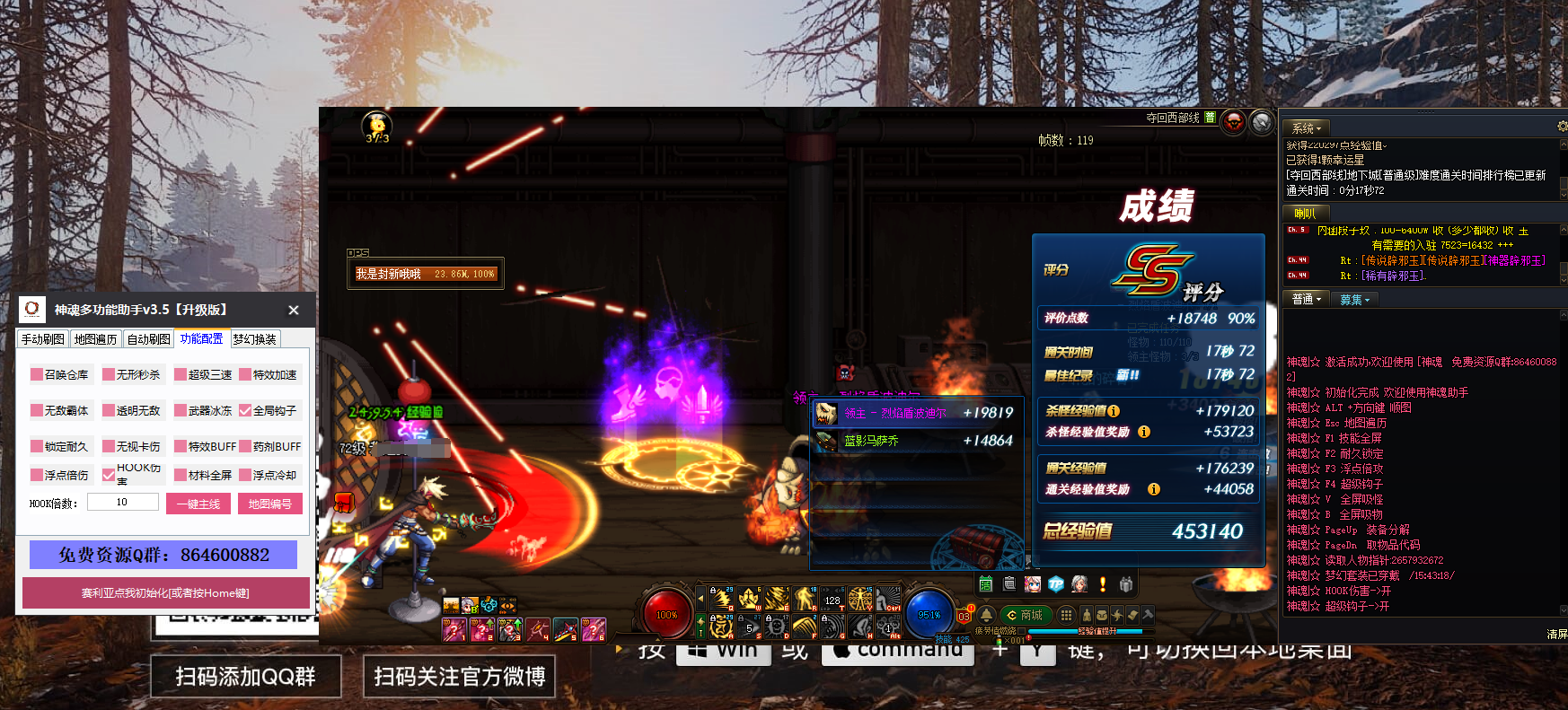The width and height of the screenshot is (1568, 710).
Task: Open the 系统 chat dropdown
Action: click(x=1306, y=128)
